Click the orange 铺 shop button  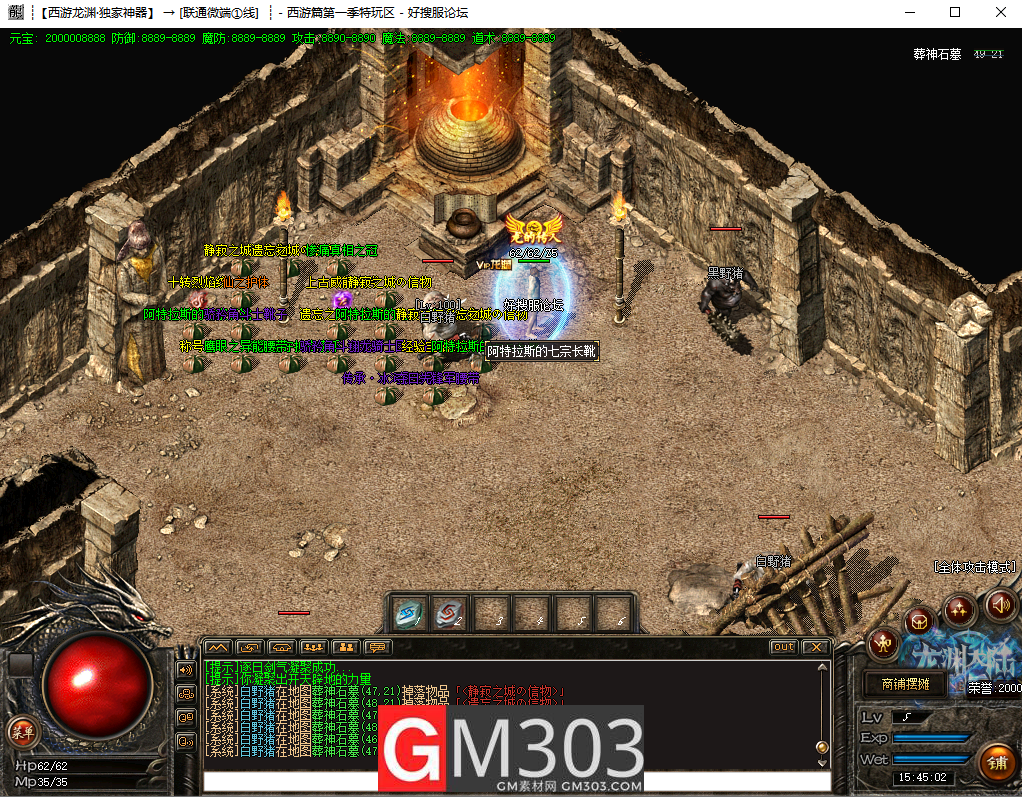995,763
